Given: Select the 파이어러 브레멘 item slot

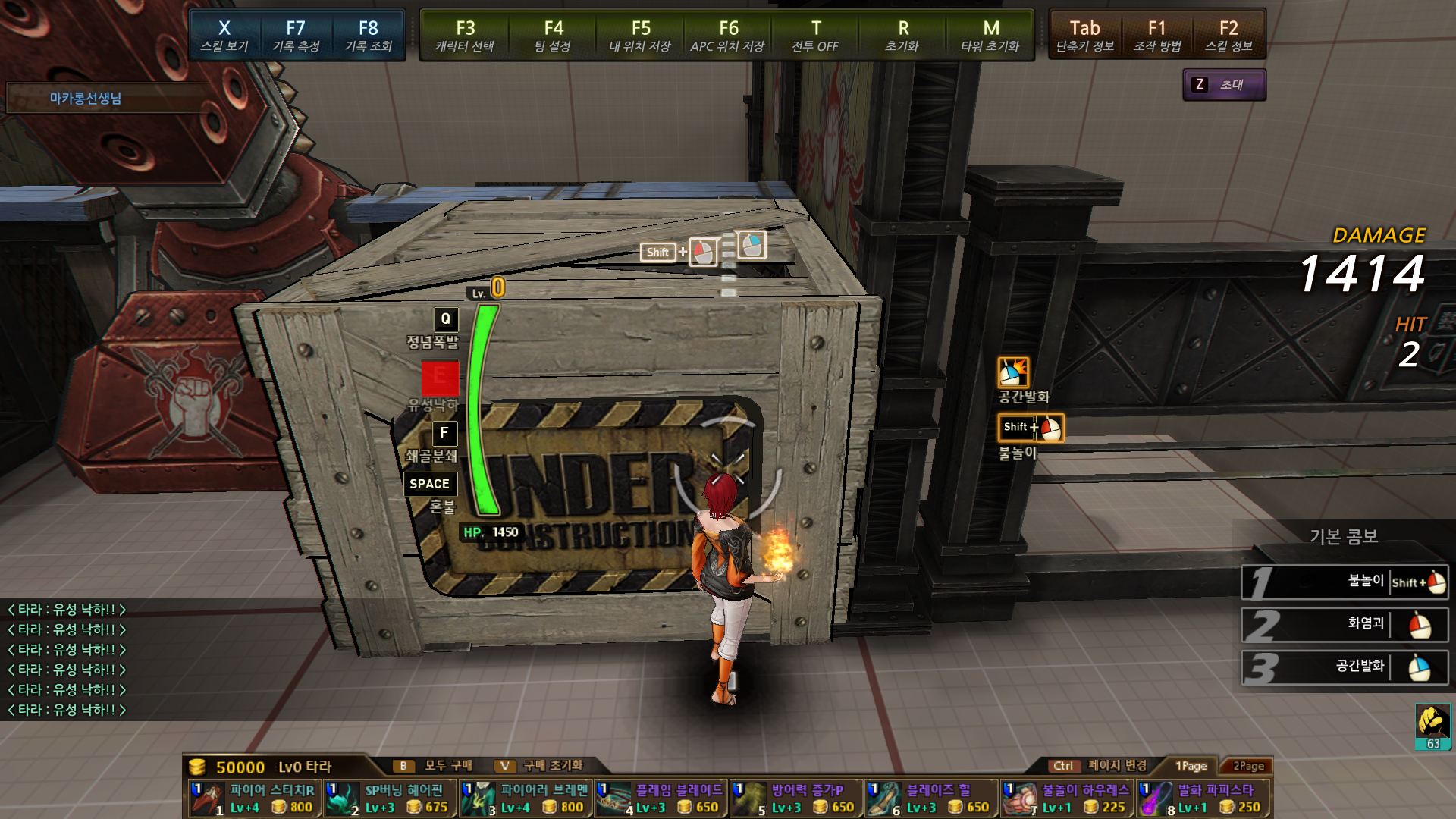Looking at the screenshot, I should [x=526, y=799].
